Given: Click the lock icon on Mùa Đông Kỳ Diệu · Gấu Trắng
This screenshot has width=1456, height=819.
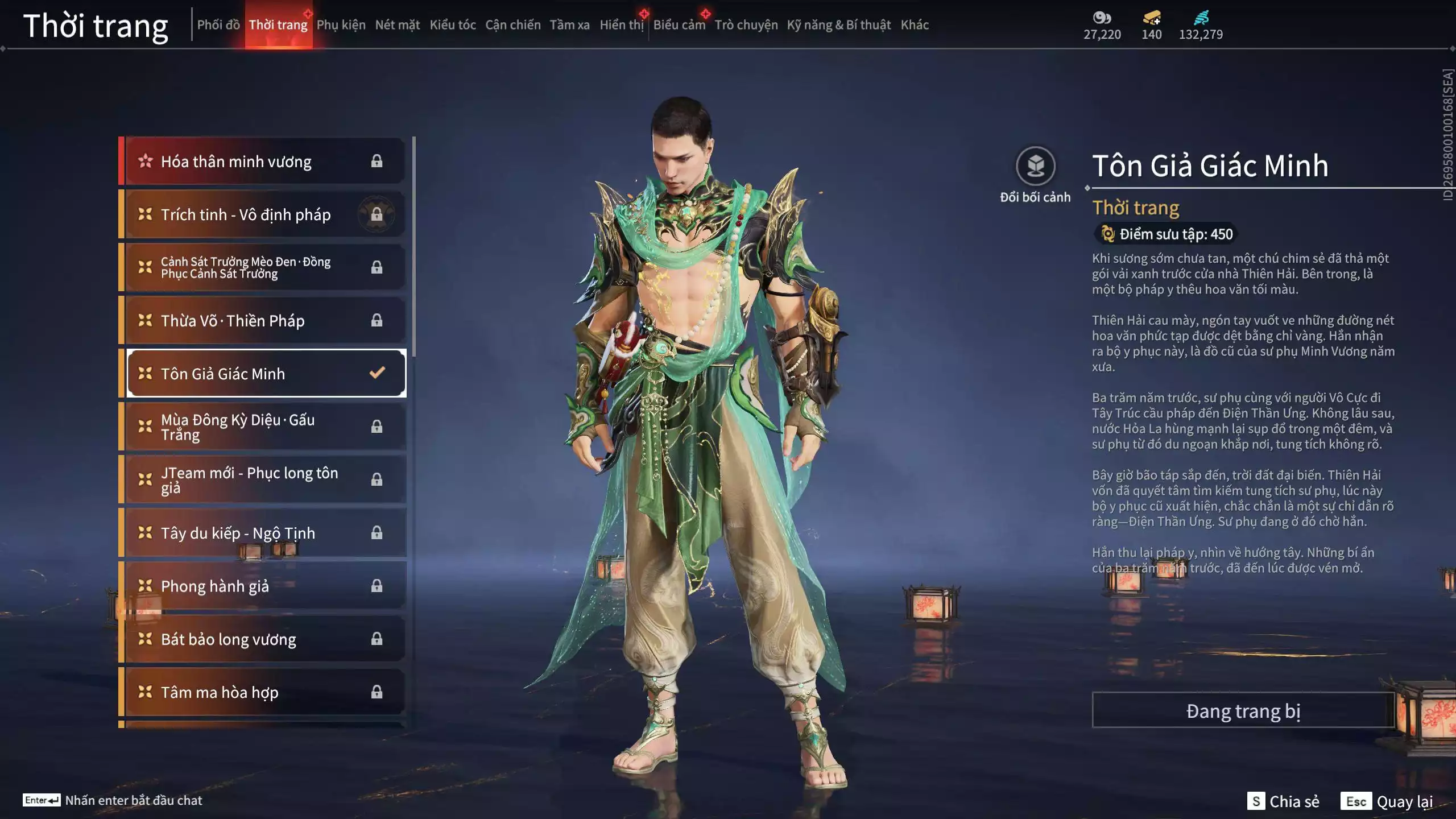Looking at the screenshot, I should coord(376,427).
